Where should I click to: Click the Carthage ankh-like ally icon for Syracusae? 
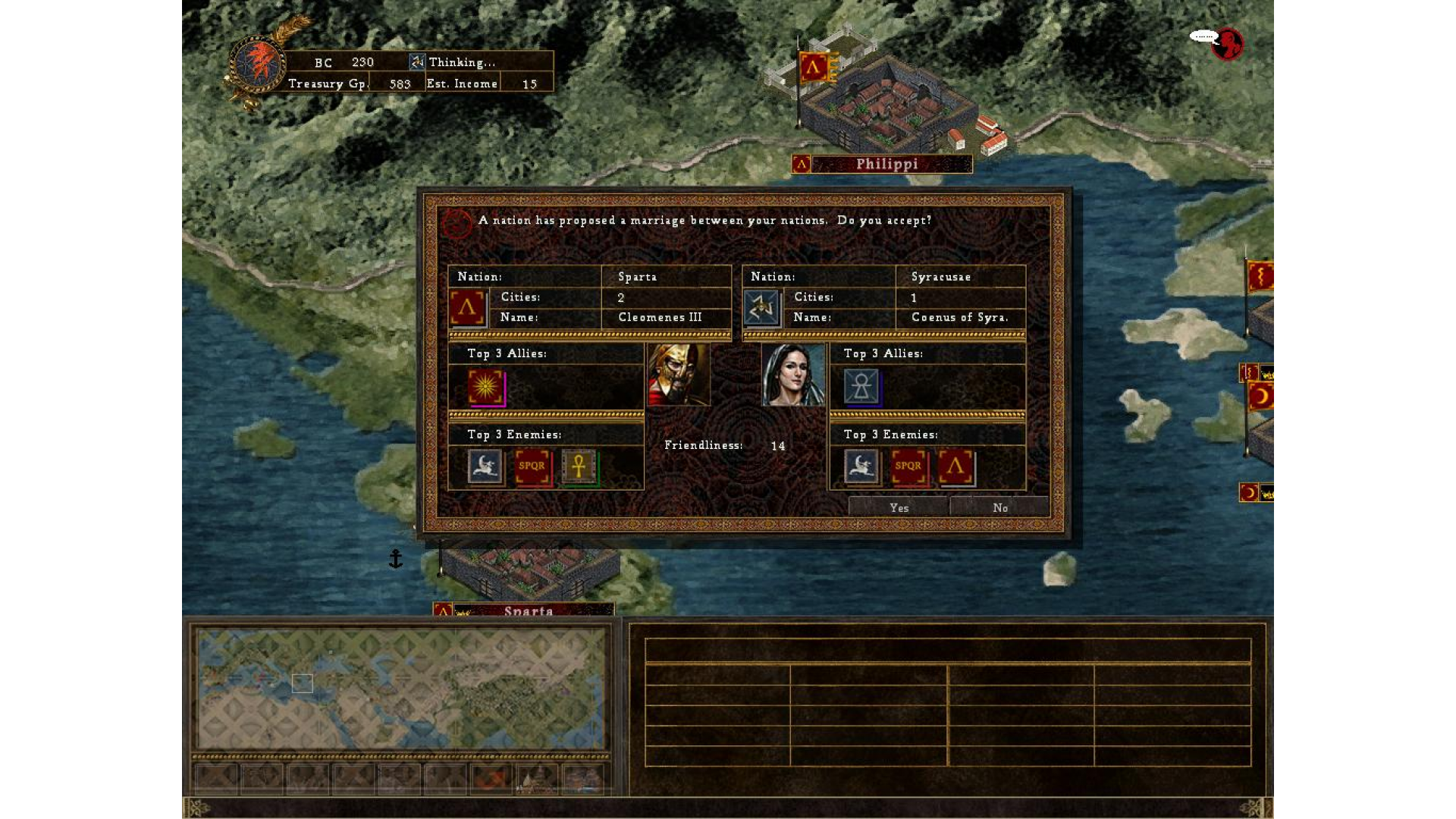click(x=863, y=388)
